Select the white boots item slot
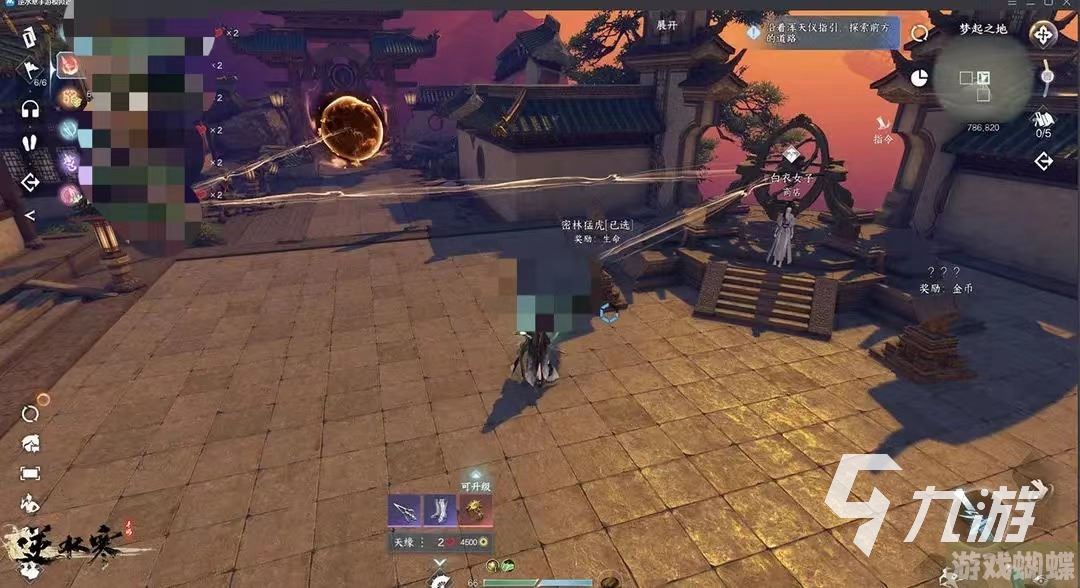This screenshot has width=1080, height=588. click(x=440, y=511)
